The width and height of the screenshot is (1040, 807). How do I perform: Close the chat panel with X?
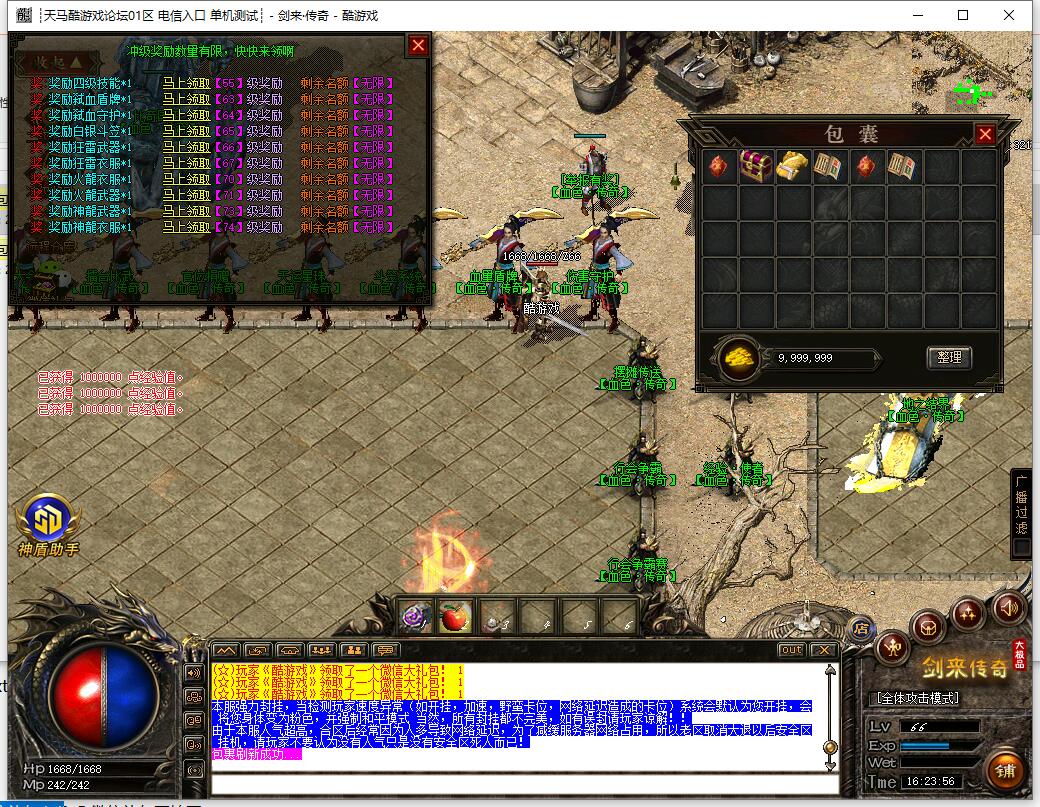click(x=823, y=650)
